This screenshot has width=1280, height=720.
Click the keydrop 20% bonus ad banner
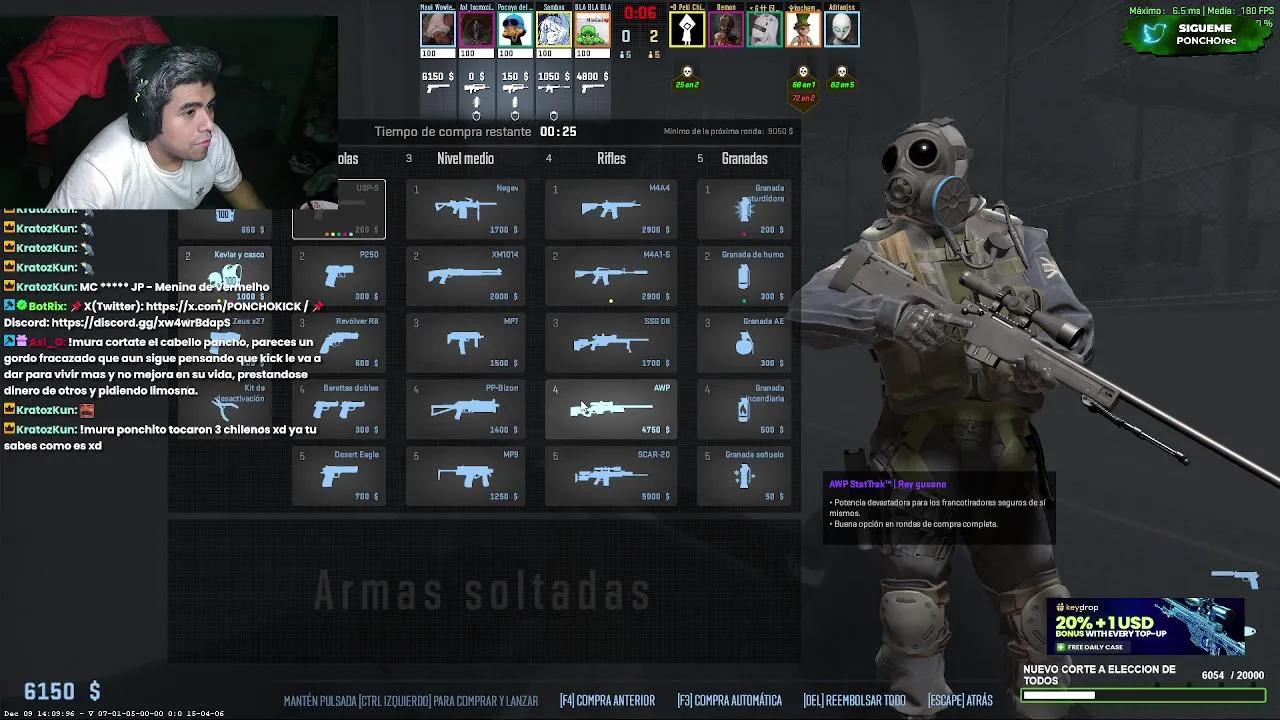1144,627
